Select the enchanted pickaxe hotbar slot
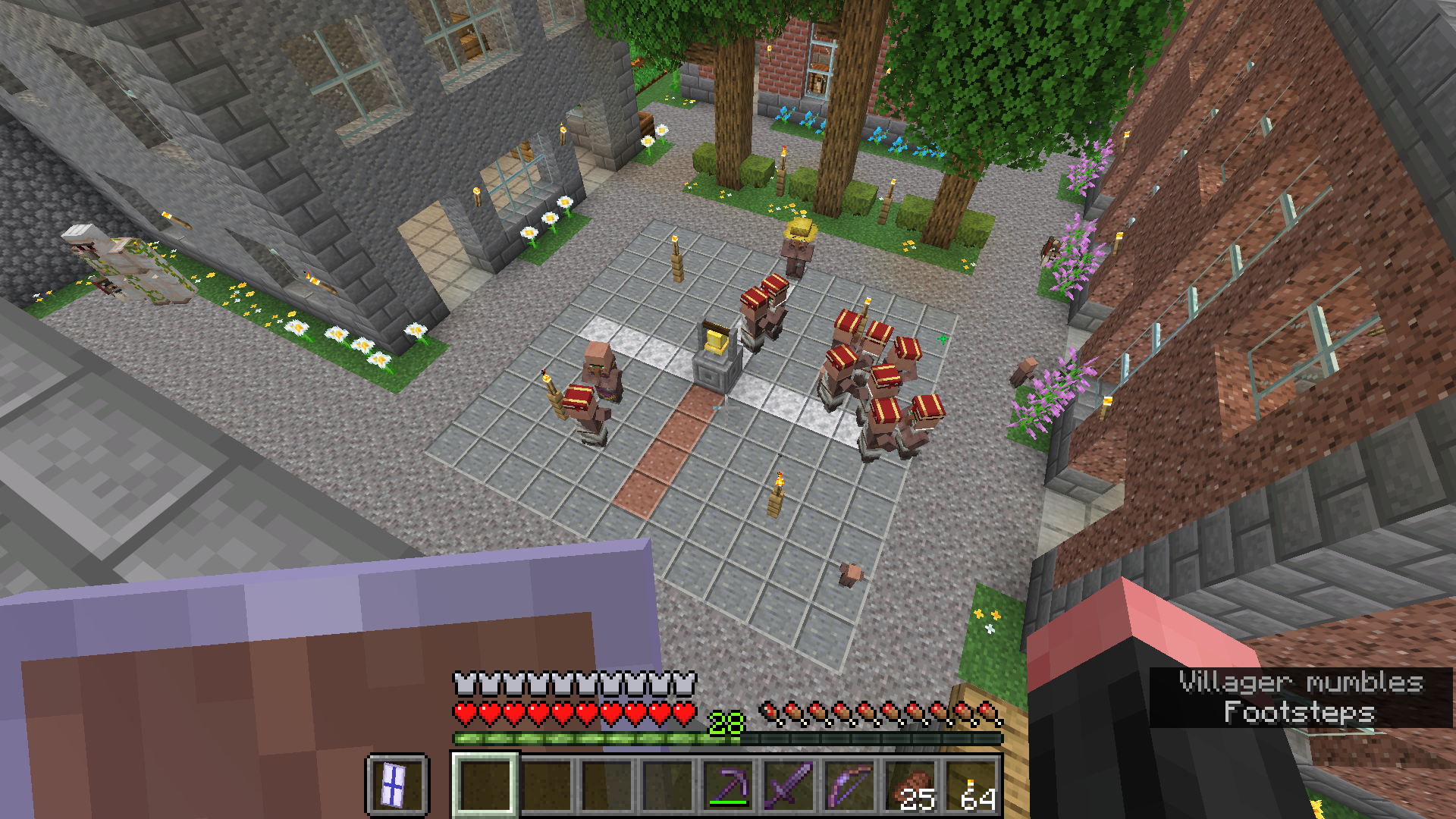The image size is (1456, 819). pos(728,784)
